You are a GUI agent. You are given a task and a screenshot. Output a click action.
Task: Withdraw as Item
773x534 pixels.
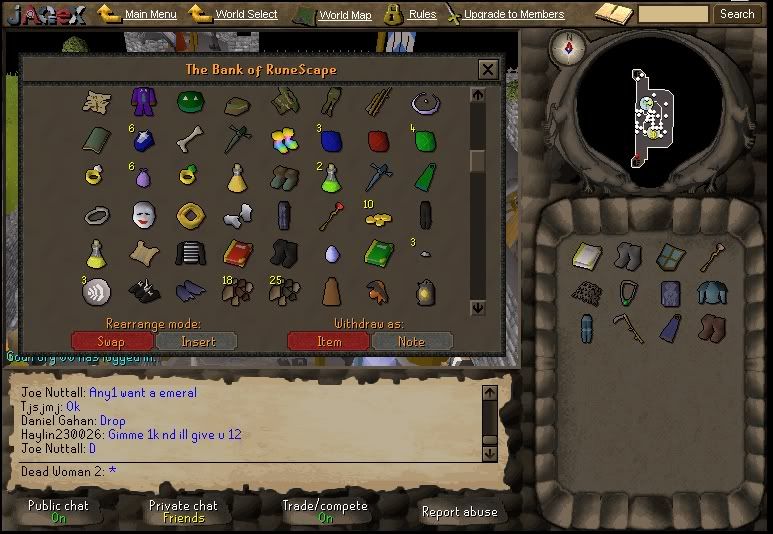[328, 341]
